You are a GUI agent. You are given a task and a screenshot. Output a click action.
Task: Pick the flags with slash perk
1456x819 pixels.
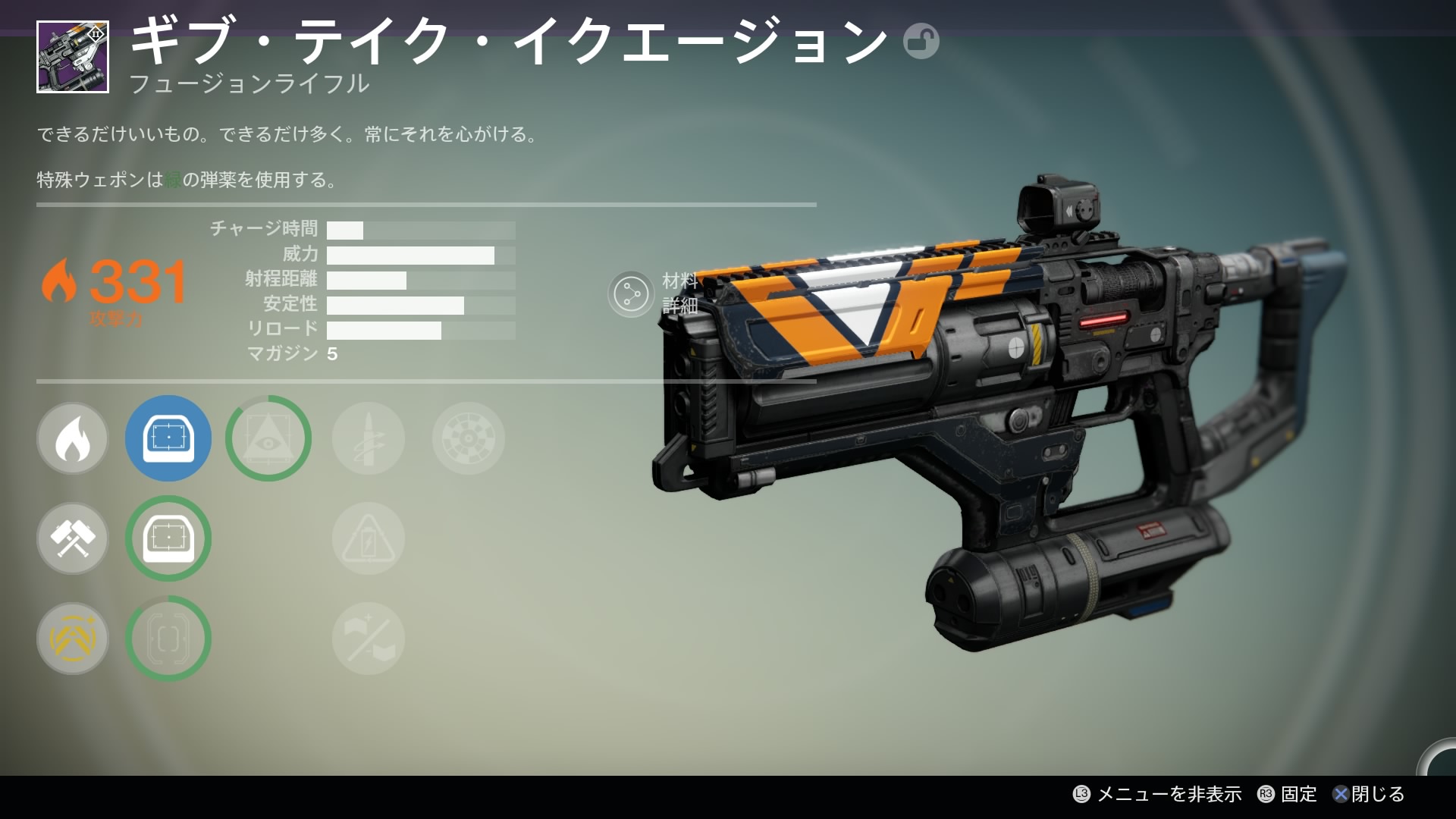click(x=369, y=639)
